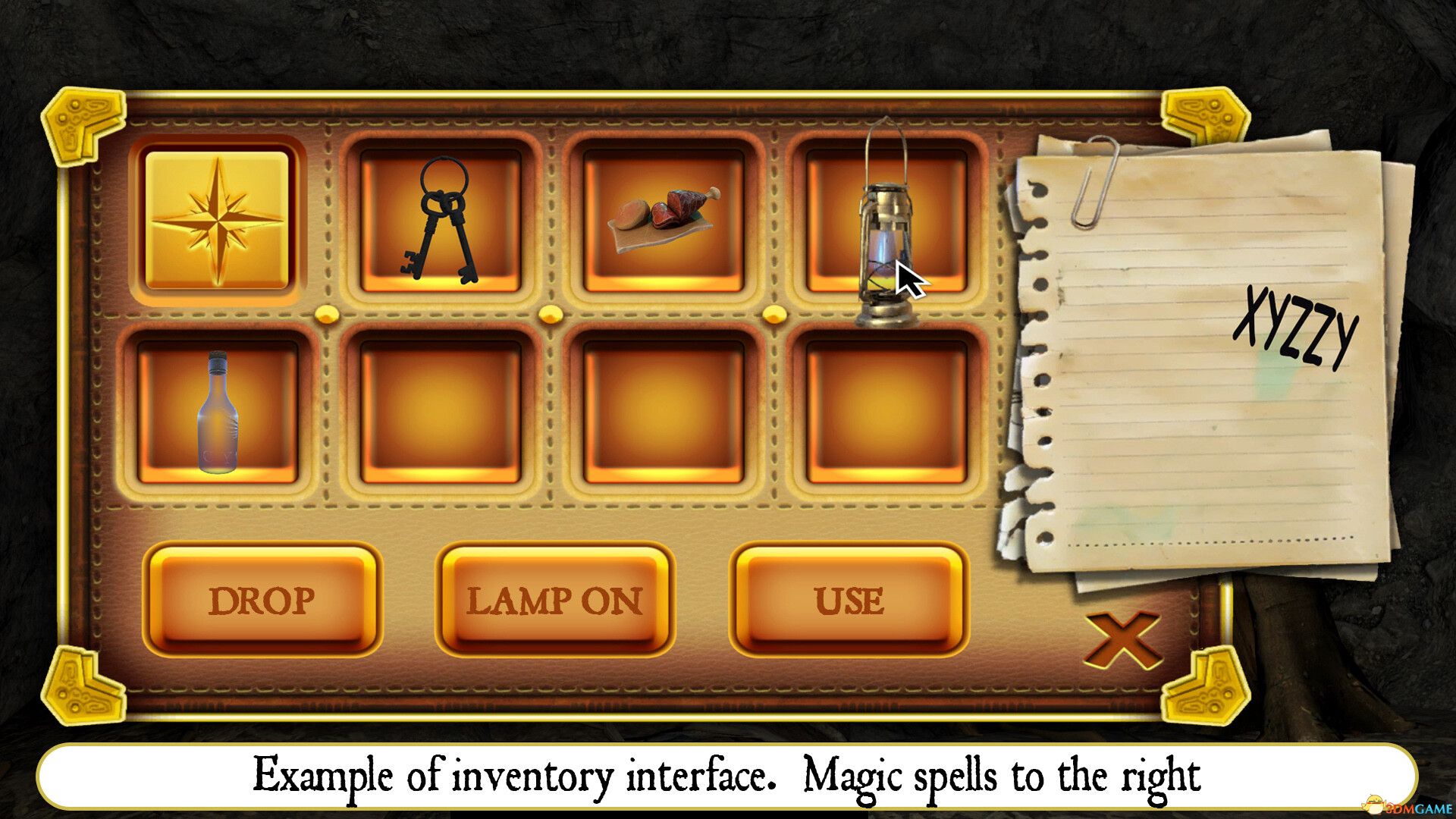
Task: Select the golden compass inventory item
Action: 216,220
